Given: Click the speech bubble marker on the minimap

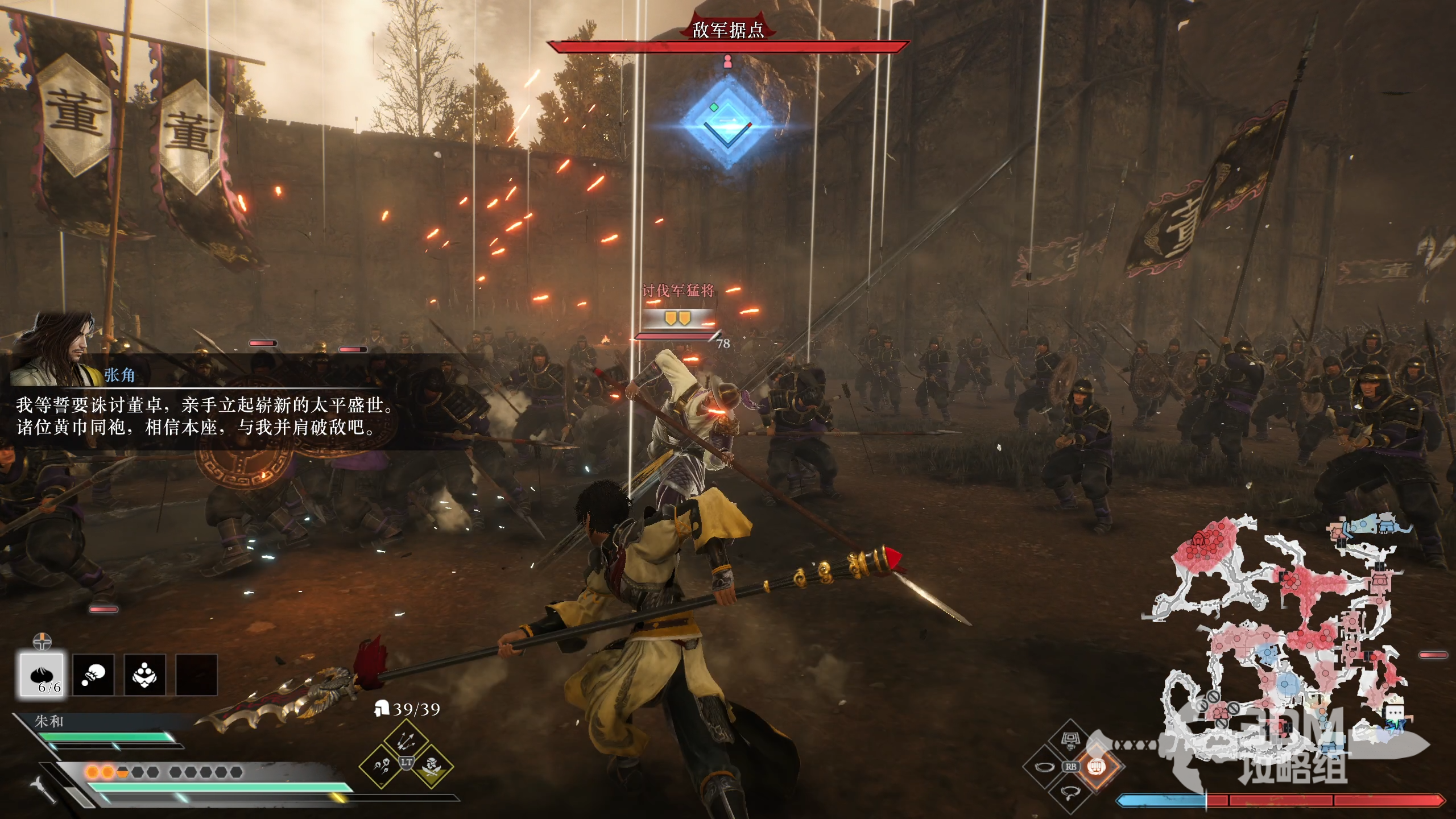Looking at the screenshot, I should [x=1395, y=713].
